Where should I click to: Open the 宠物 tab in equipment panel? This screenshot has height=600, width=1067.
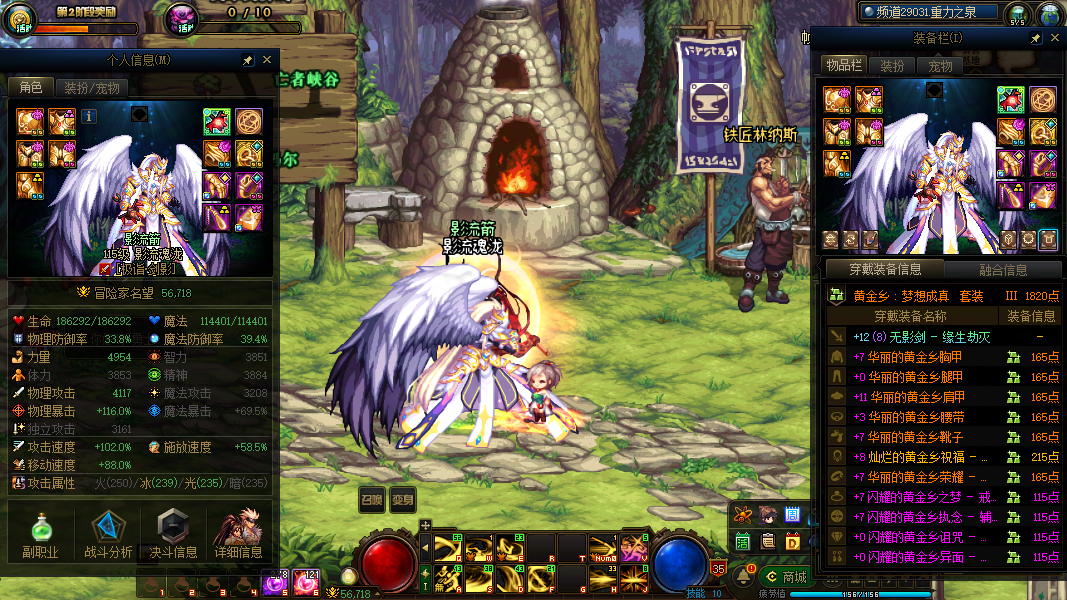click(941, 66)
